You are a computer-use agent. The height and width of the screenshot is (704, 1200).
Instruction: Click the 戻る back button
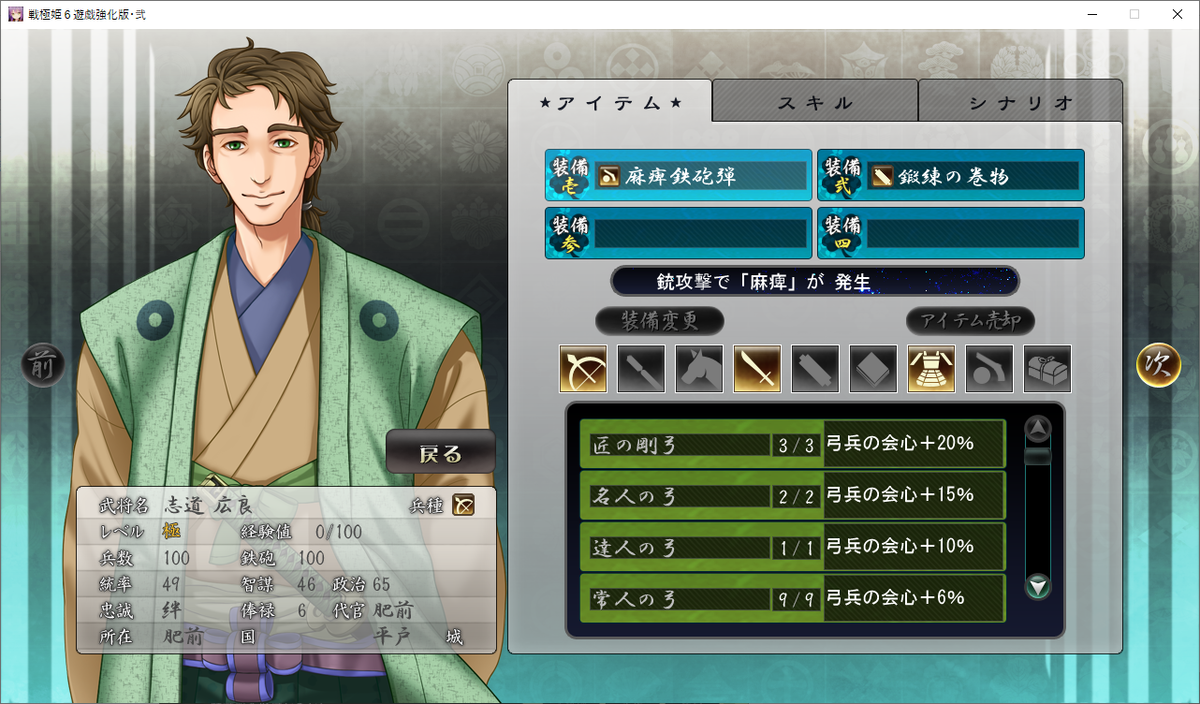pyautogui.click(x=441, y=453)
